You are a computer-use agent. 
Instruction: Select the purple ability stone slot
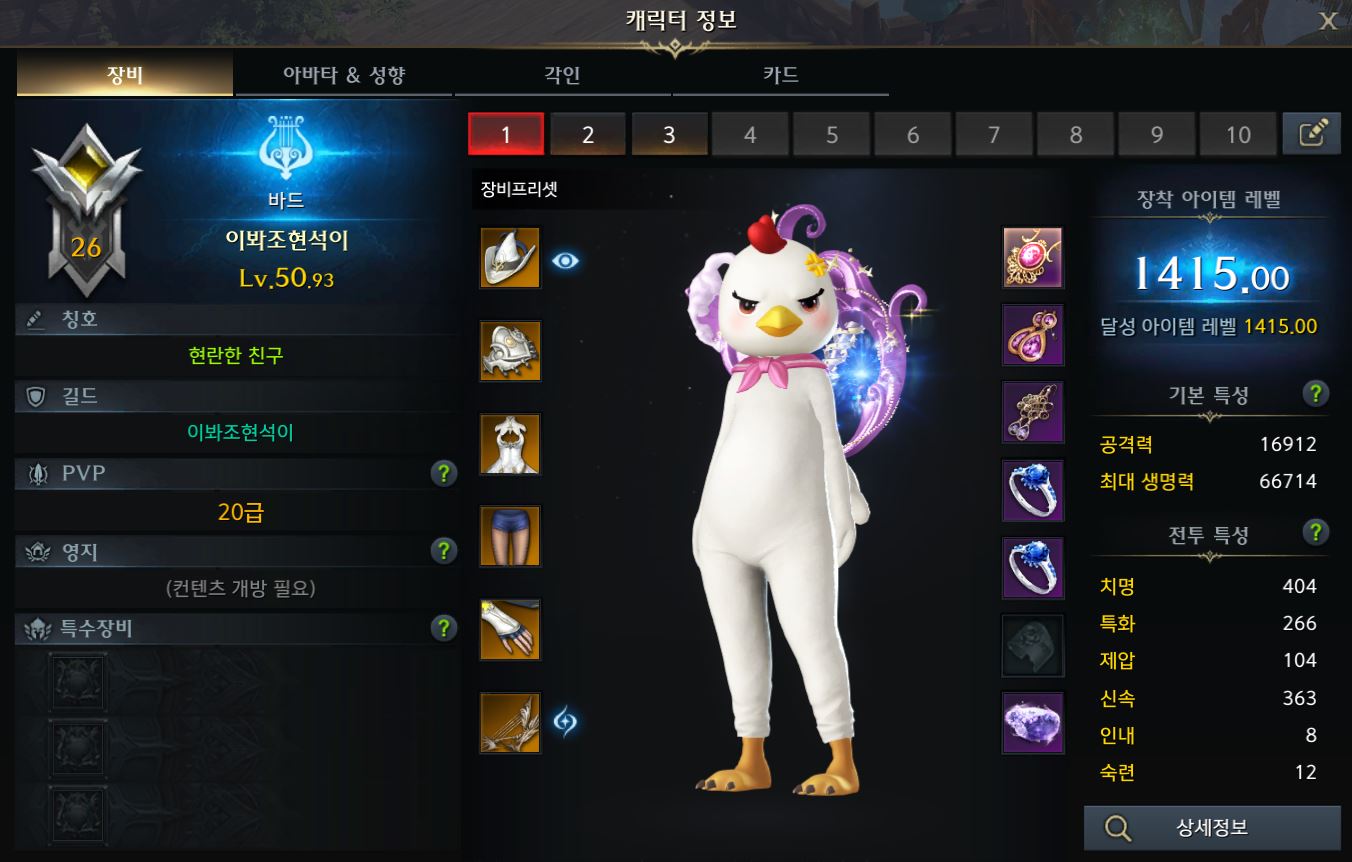(1033, 722)
